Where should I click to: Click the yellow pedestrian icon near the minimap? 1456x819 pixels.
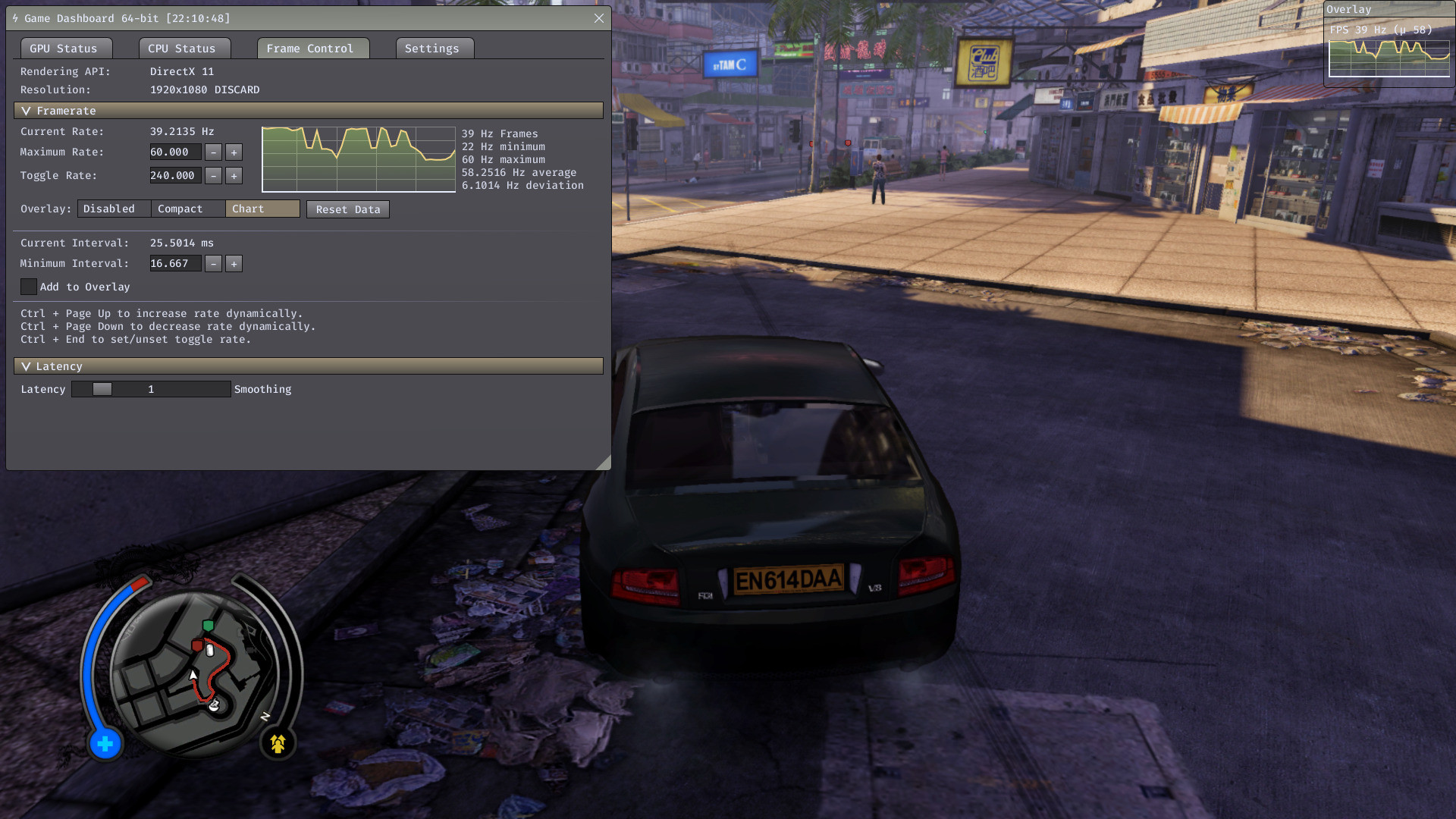[278, 743]
